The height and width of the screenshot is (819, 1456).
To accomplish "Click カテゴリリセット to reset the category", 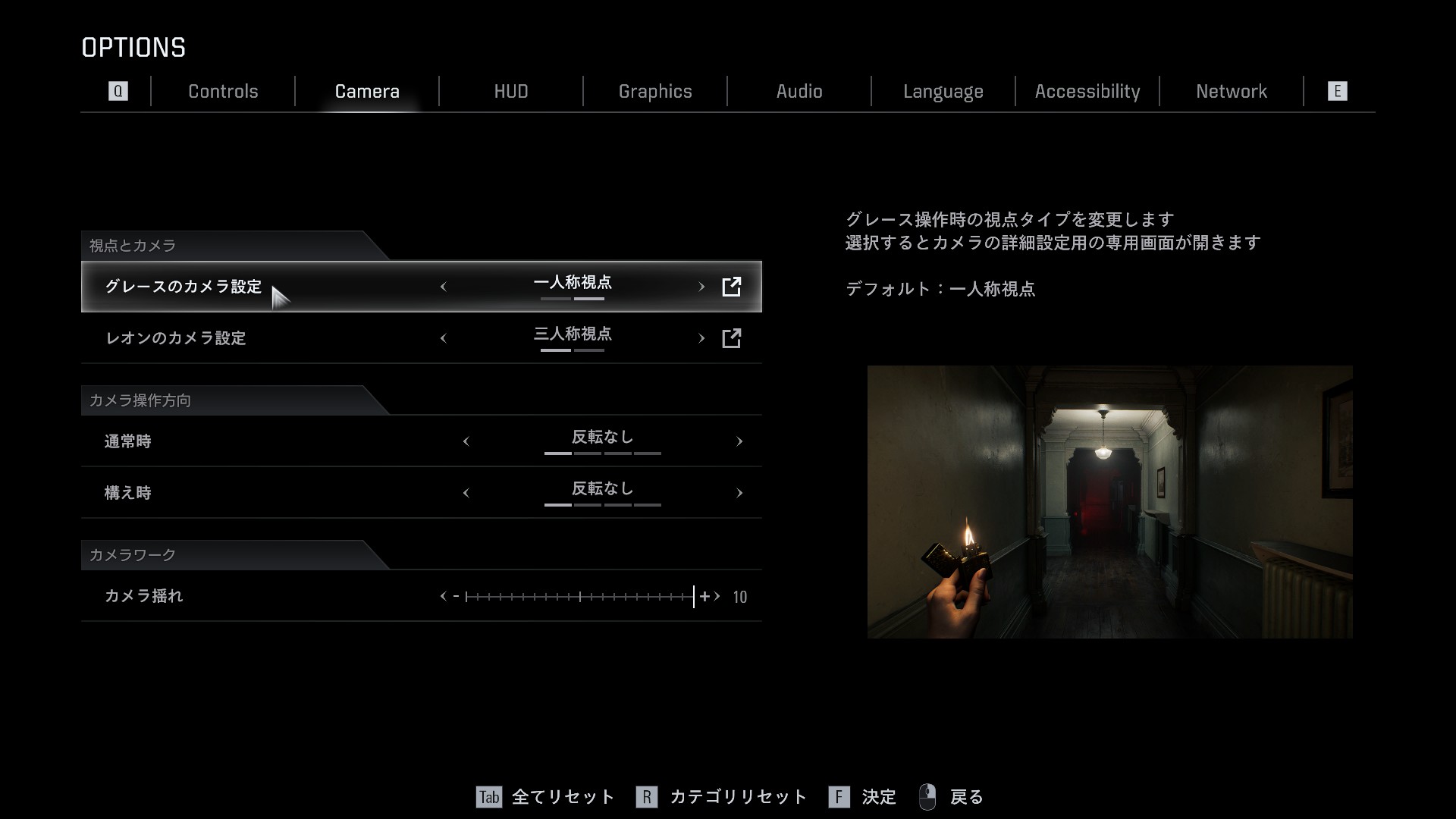I will pyautogui.click(x=737, y=798).
